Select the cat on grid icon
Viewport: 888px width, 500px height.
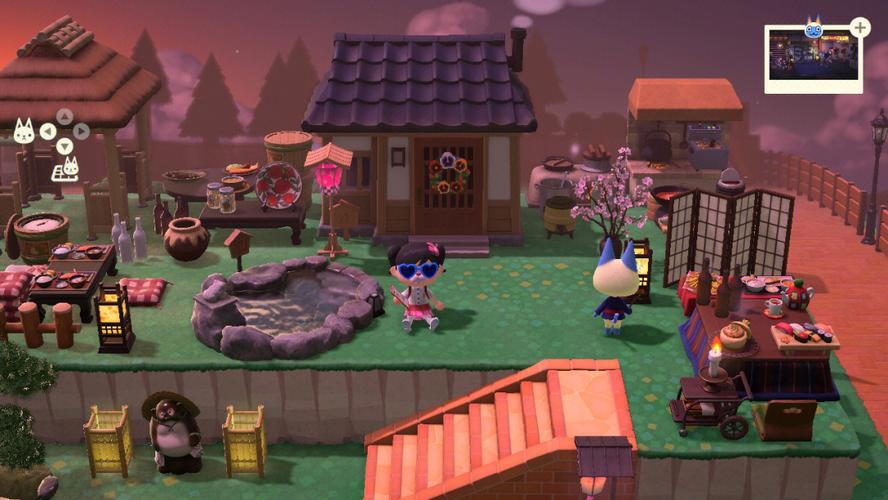click(x=65, y=166)
